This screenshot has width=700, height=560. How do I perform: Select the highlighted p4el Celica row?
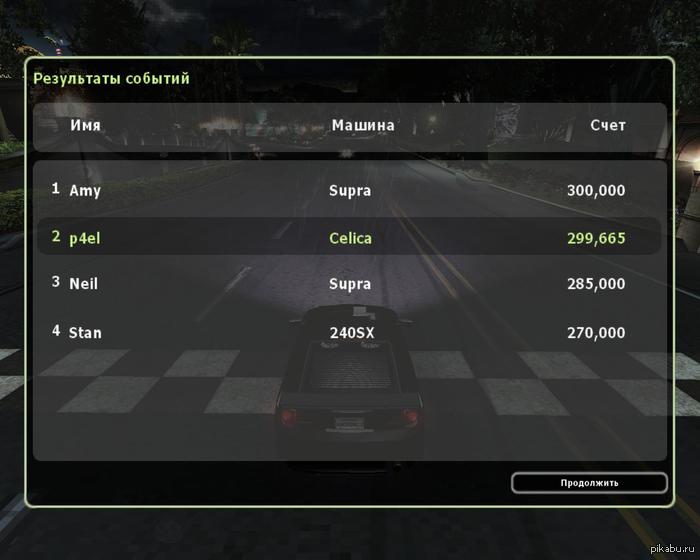pos(349,237)
